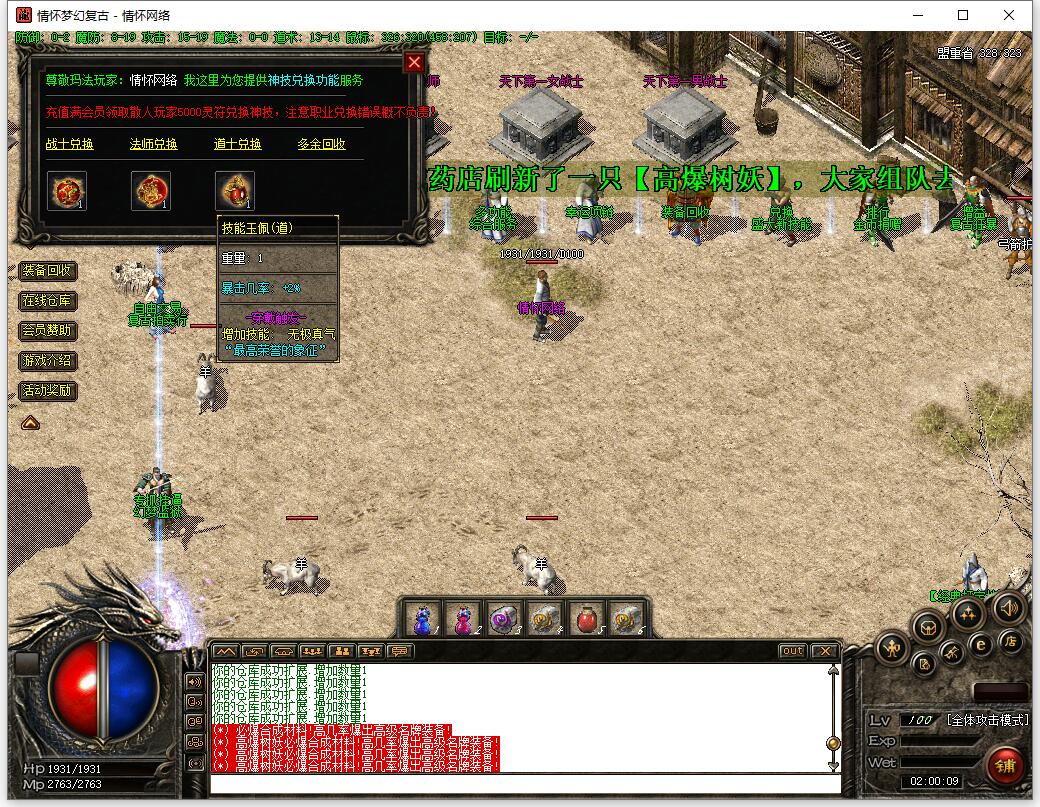Screen dimensions: 1040x807
Task: Use the red jar in hotbar slot 5
Action: [x=584, y=619]
